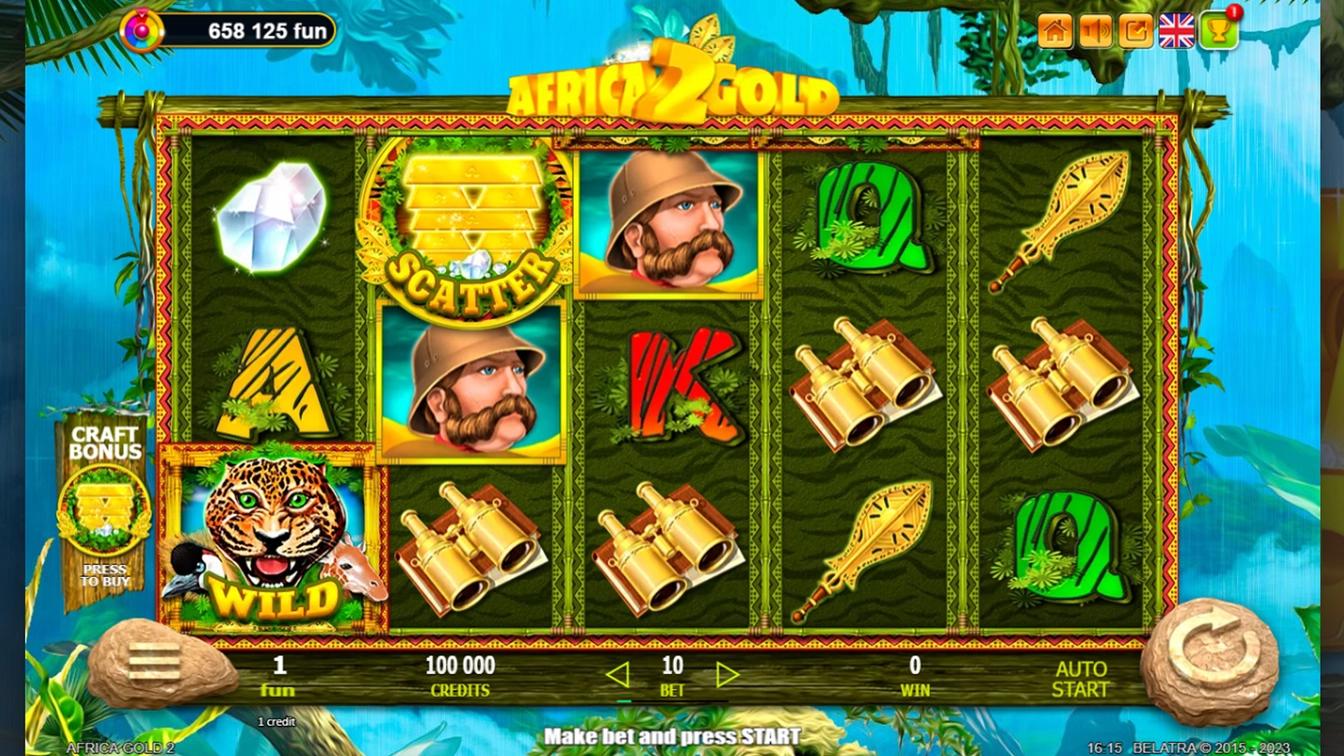The width and height of the screenshot is (1344, 756).
Task: Change language via the UK flag
Action: tap(1177, 31)
